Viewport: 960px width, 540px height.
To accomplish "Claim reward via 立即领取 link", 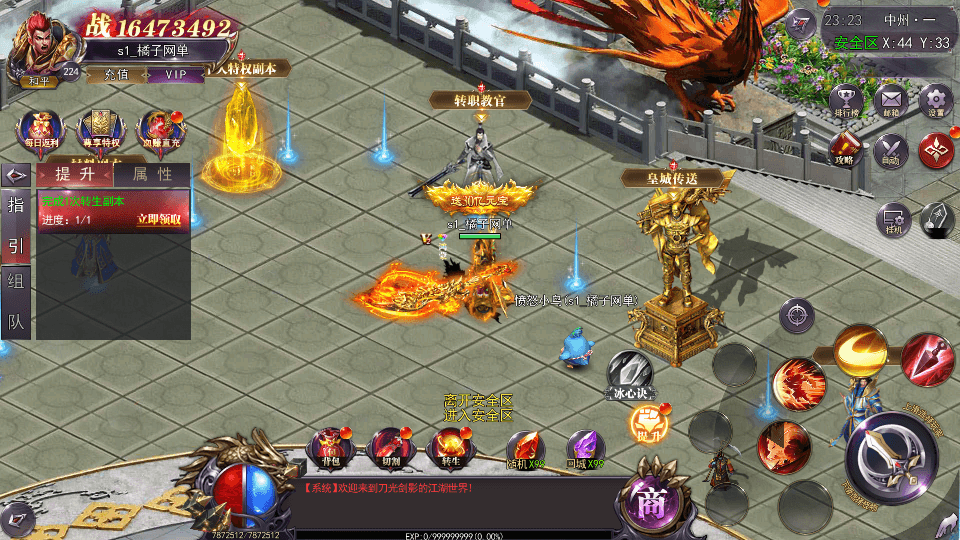I will 159,220.
